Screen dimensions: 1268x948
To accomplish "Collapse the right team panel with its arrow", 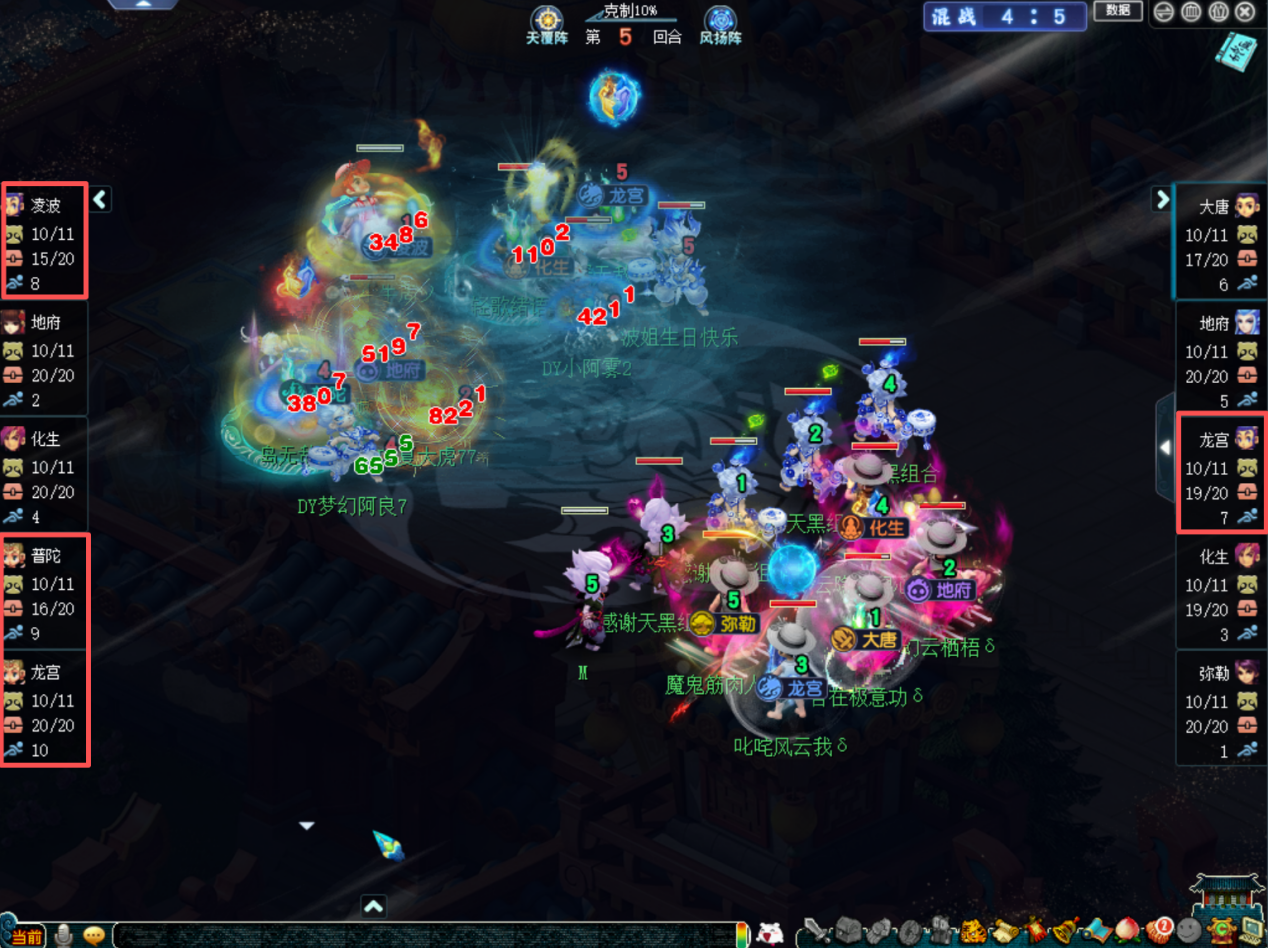I will point(1162,199).
